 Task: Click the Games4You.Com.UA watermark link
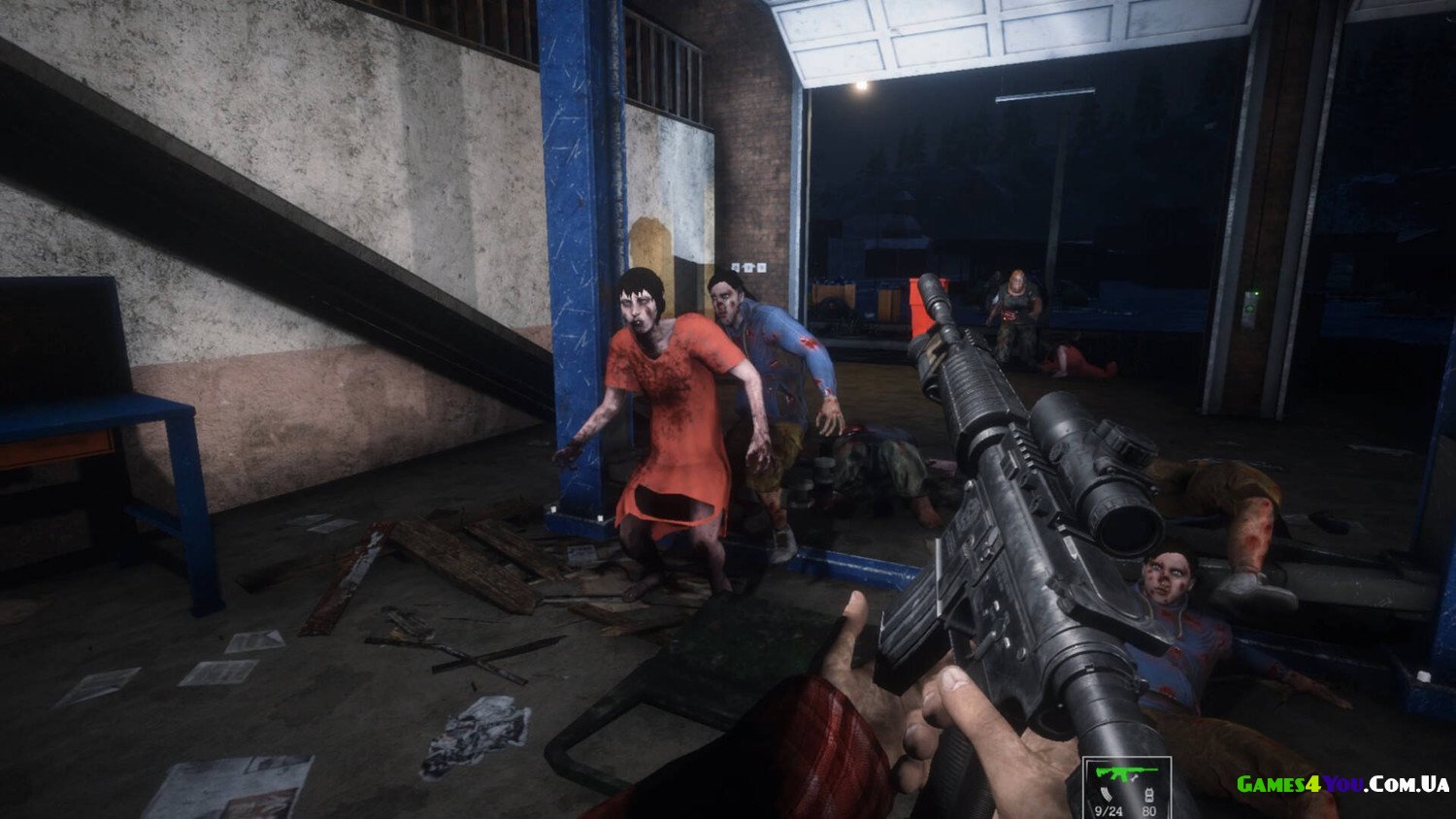(x=1342, y=784)
